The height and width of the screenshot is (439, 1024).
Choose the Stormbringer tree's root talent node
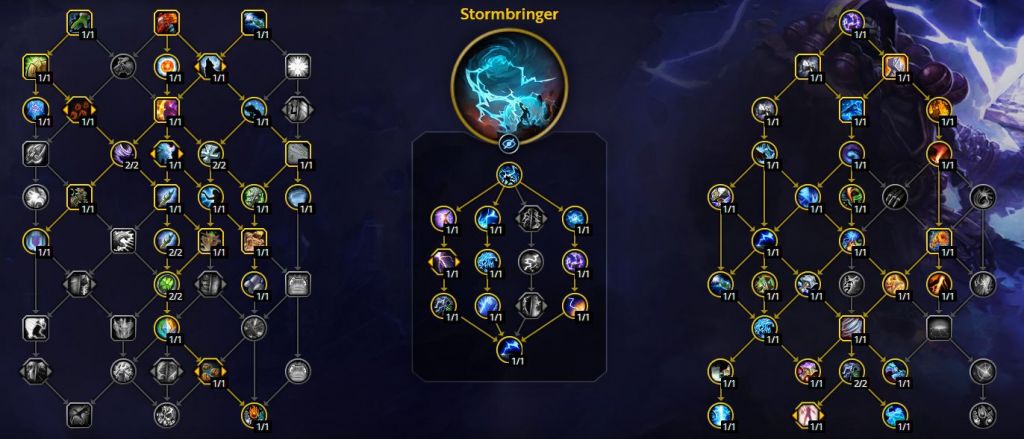pyautogui.click(x=509, y=175)
